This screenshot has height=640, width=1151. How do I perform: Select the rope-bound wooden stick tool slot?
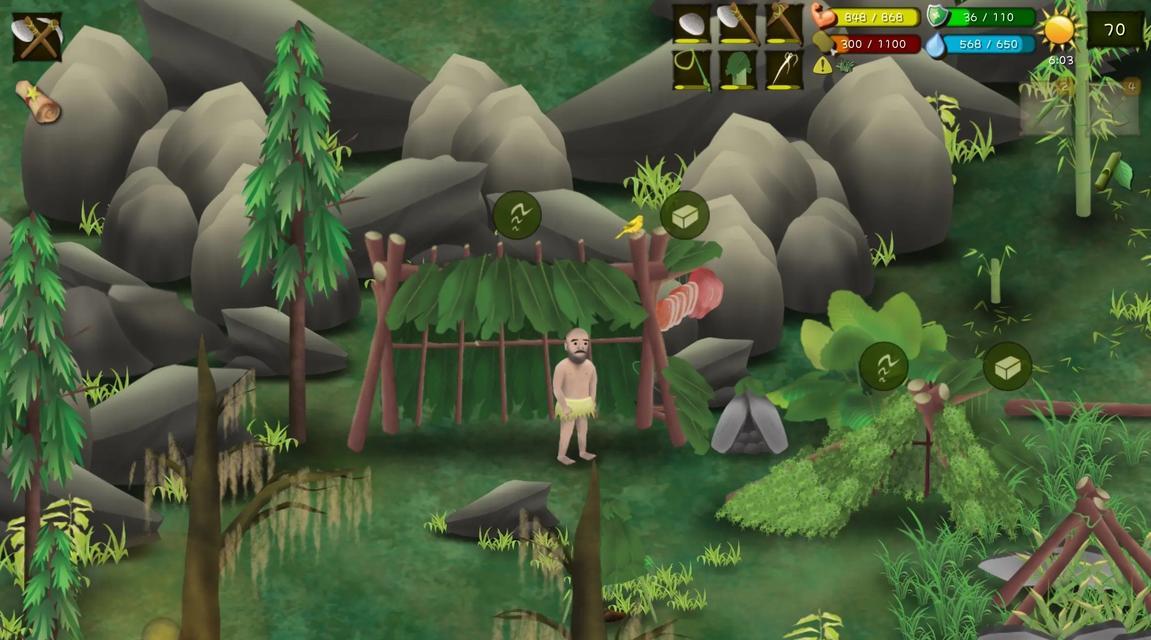(x=784, y=24)
